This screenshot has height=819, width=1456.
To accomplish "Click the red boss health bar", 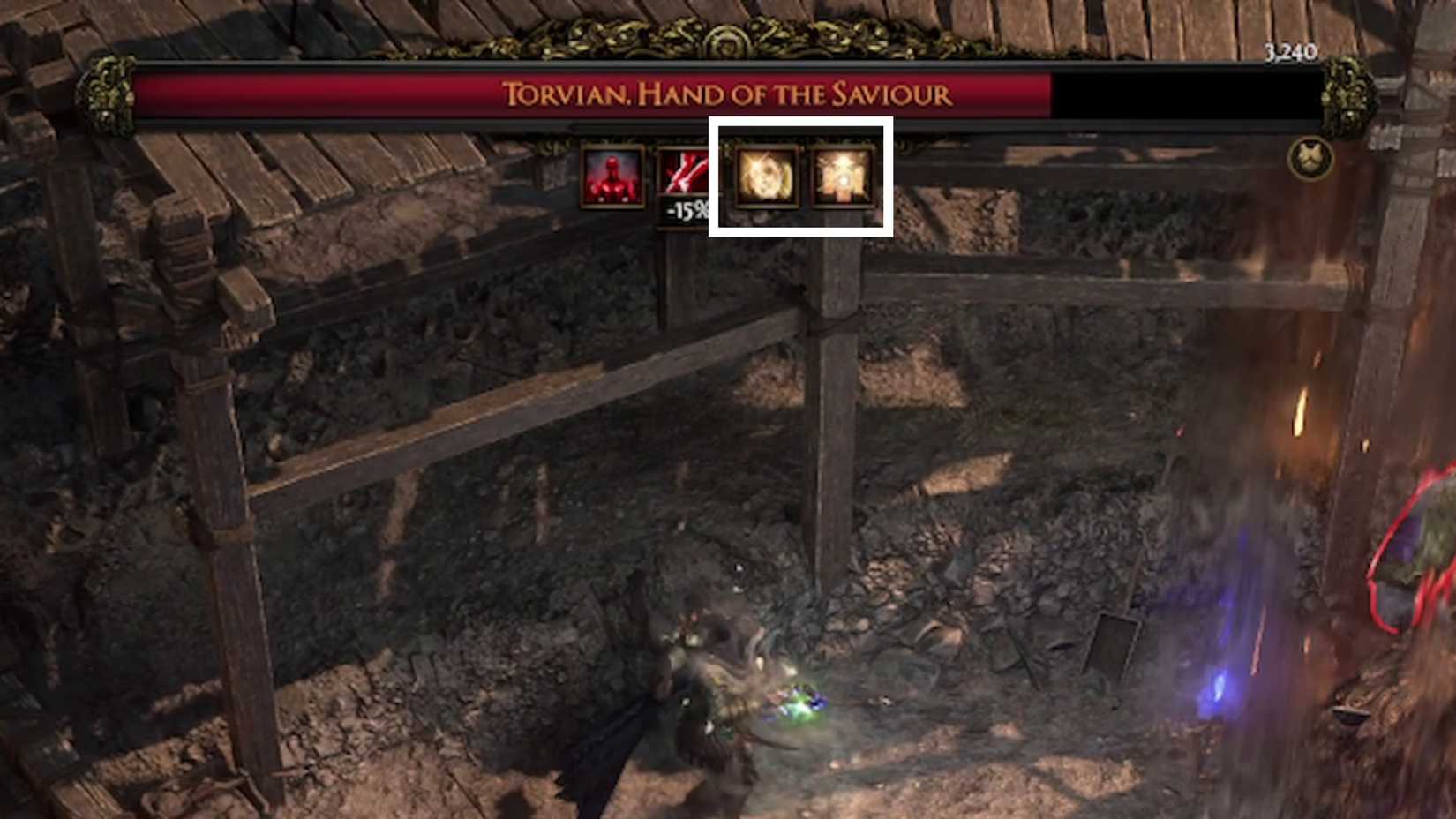I will [529, 92].
